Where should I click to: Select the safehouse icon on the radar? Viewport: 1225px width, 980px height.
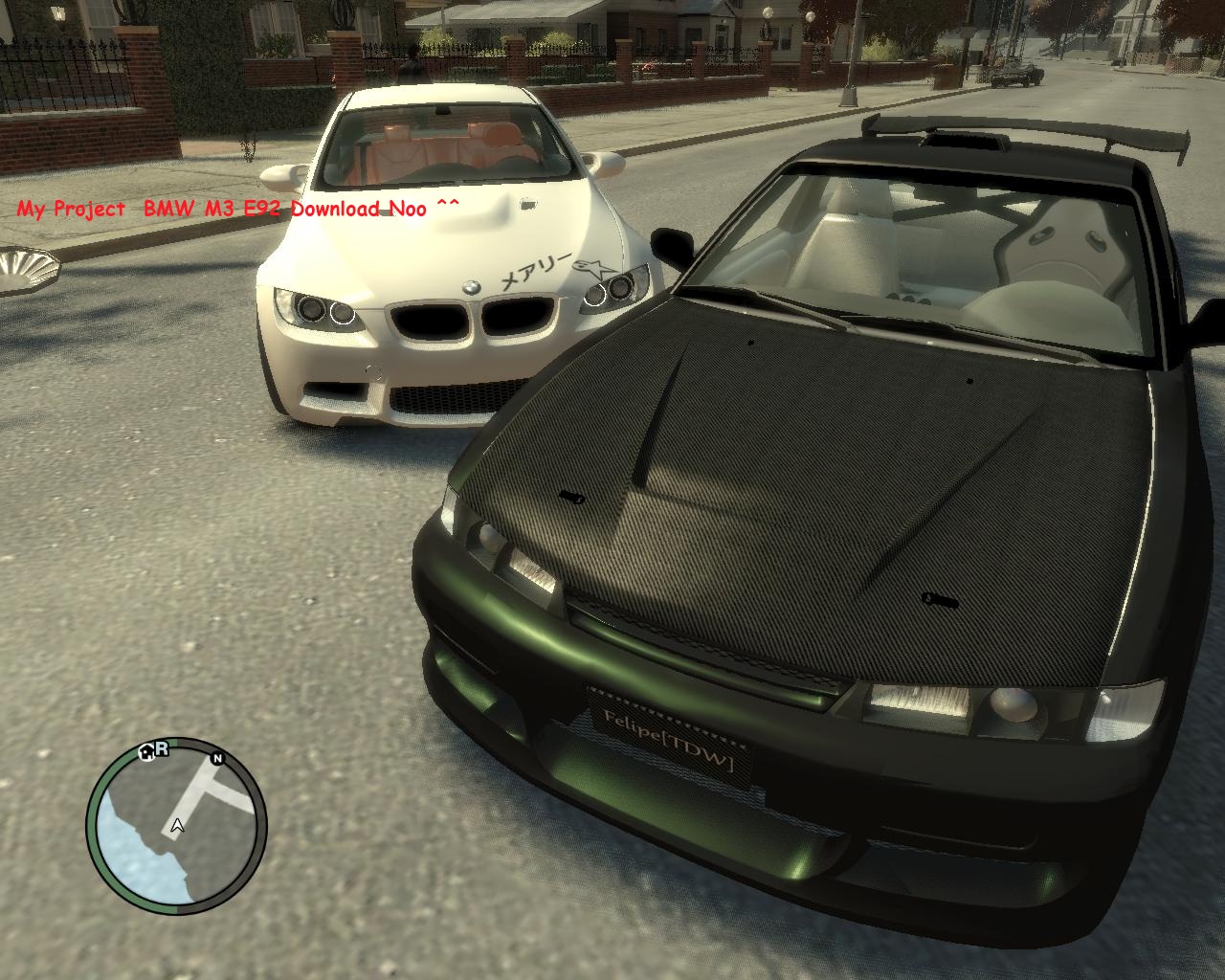[147, 751]
